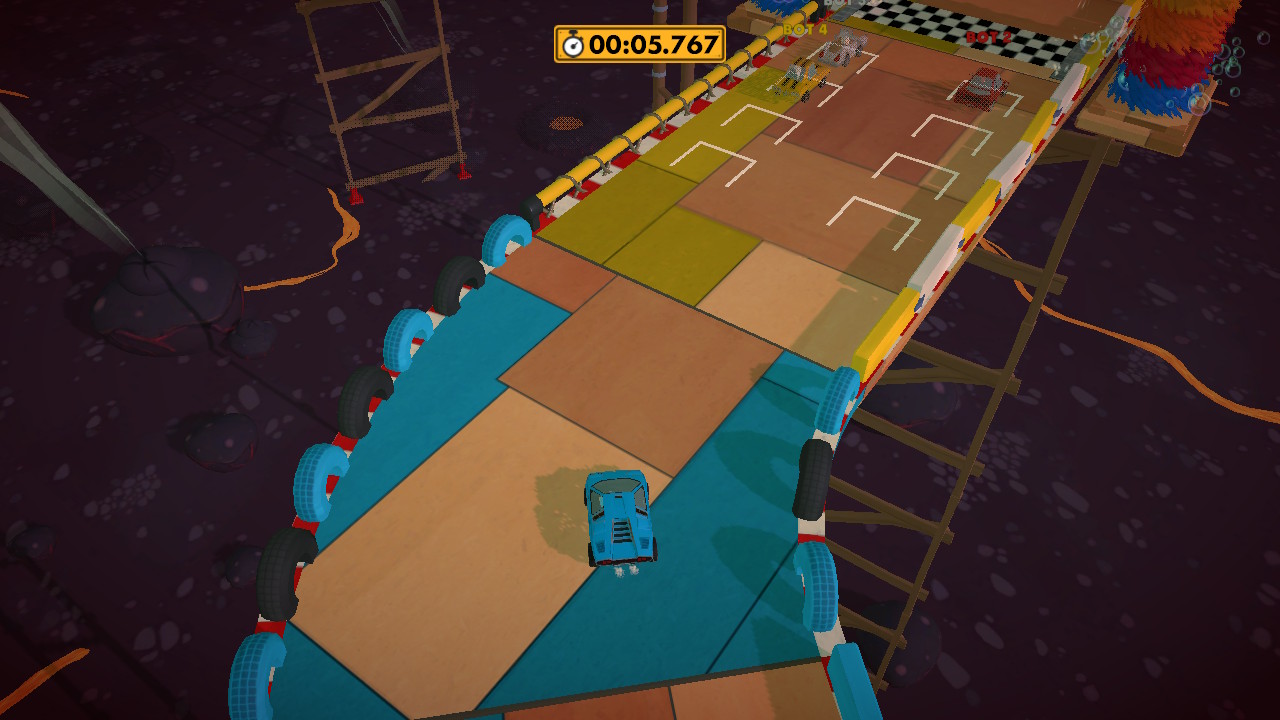
Task: Click the BOT 4 name label
Action: 803,30
